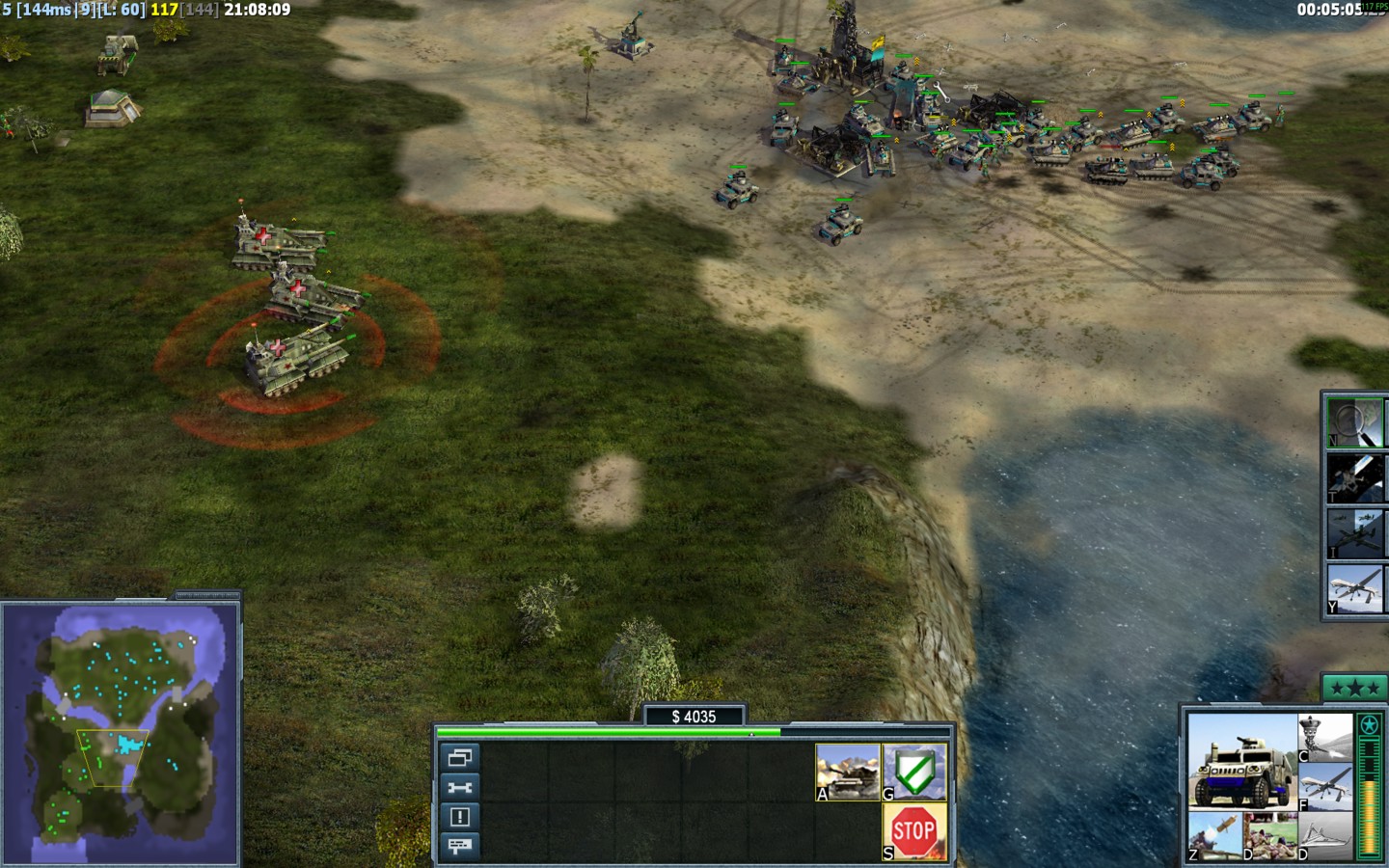Activate the guard shield command
1389x868 pixels.
(914, 772)
